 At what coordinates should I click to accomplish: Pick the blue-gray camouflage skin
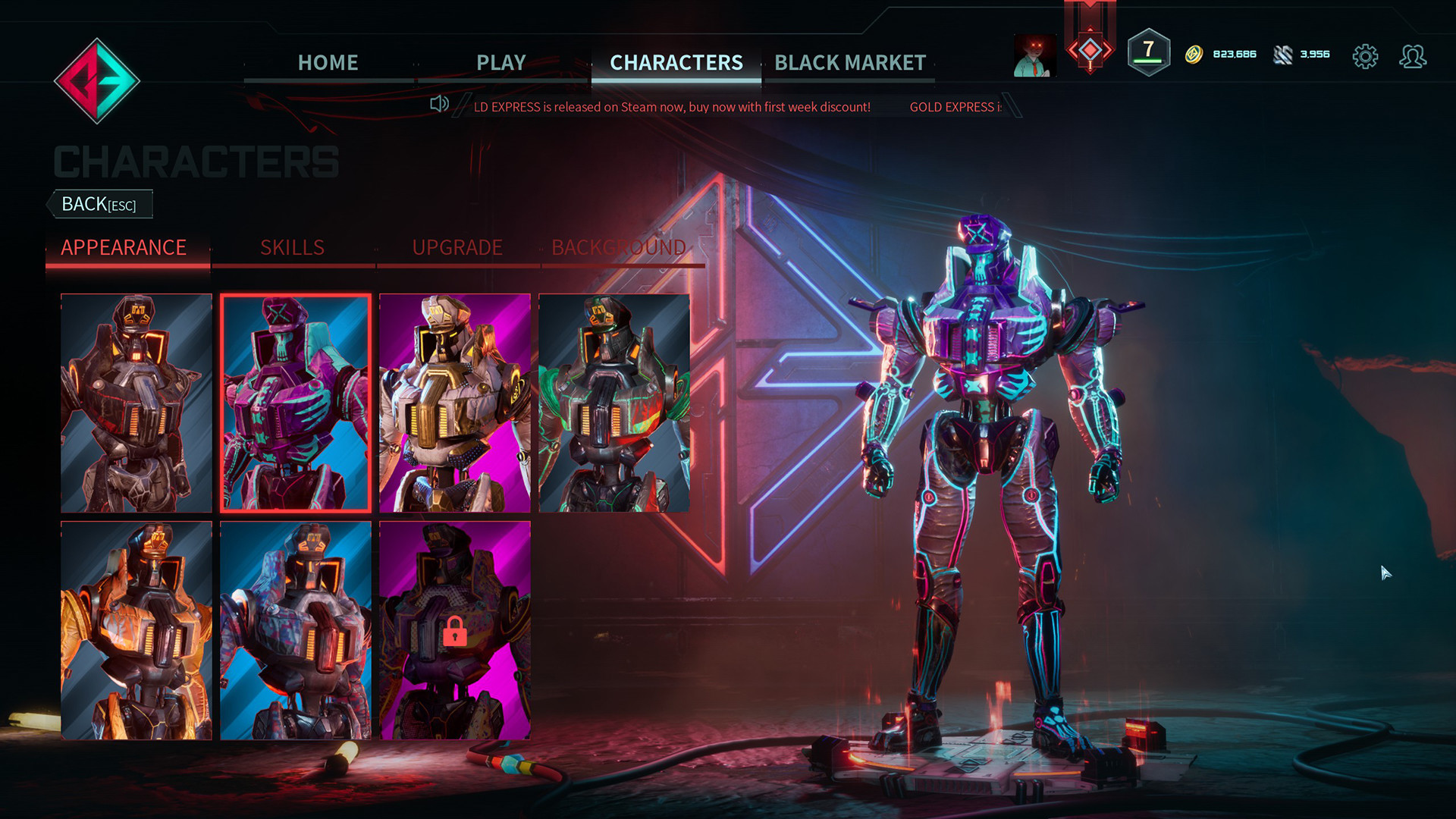[x=296, y=630]
